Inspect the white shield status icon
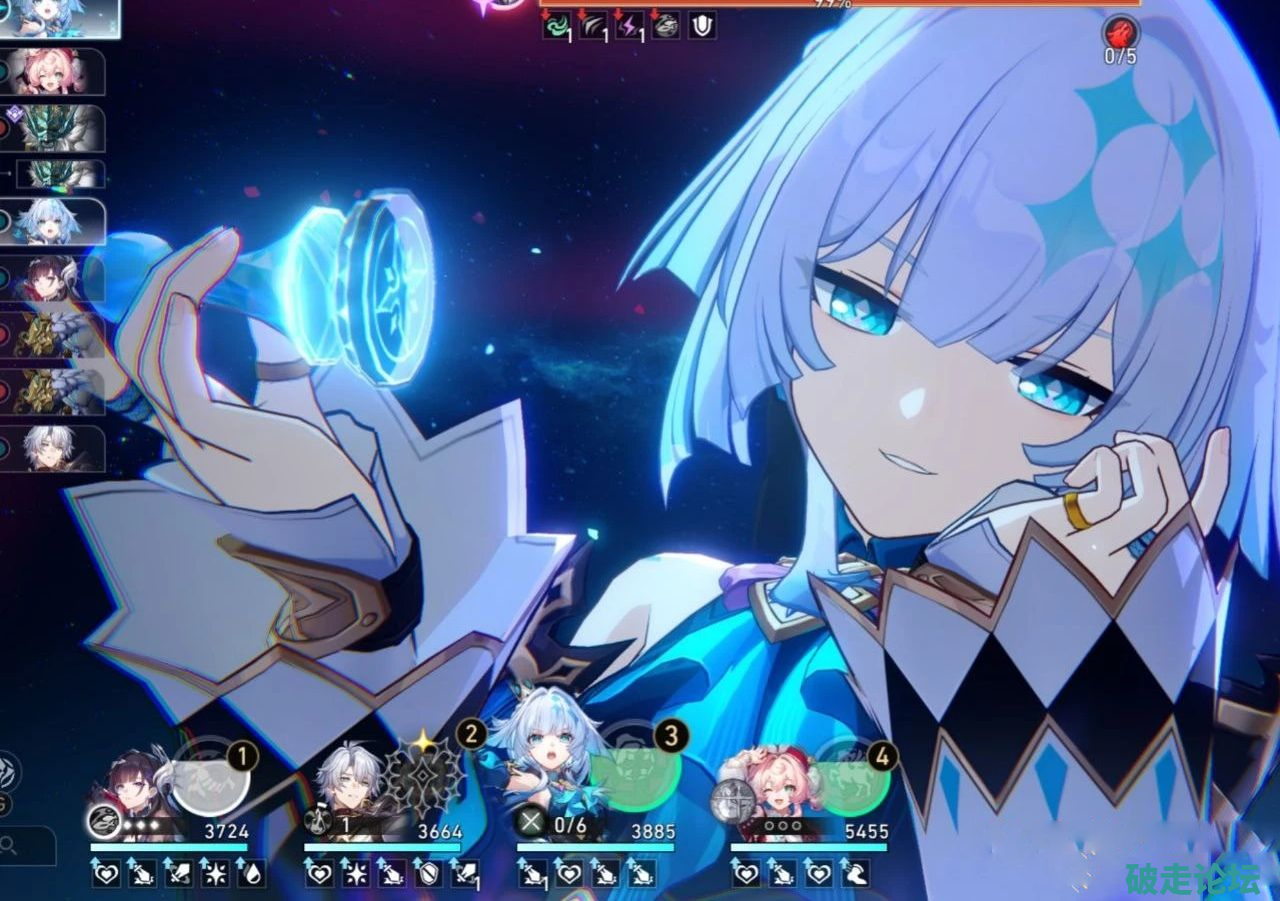The image size is (1280, 901). coord(702,26)
